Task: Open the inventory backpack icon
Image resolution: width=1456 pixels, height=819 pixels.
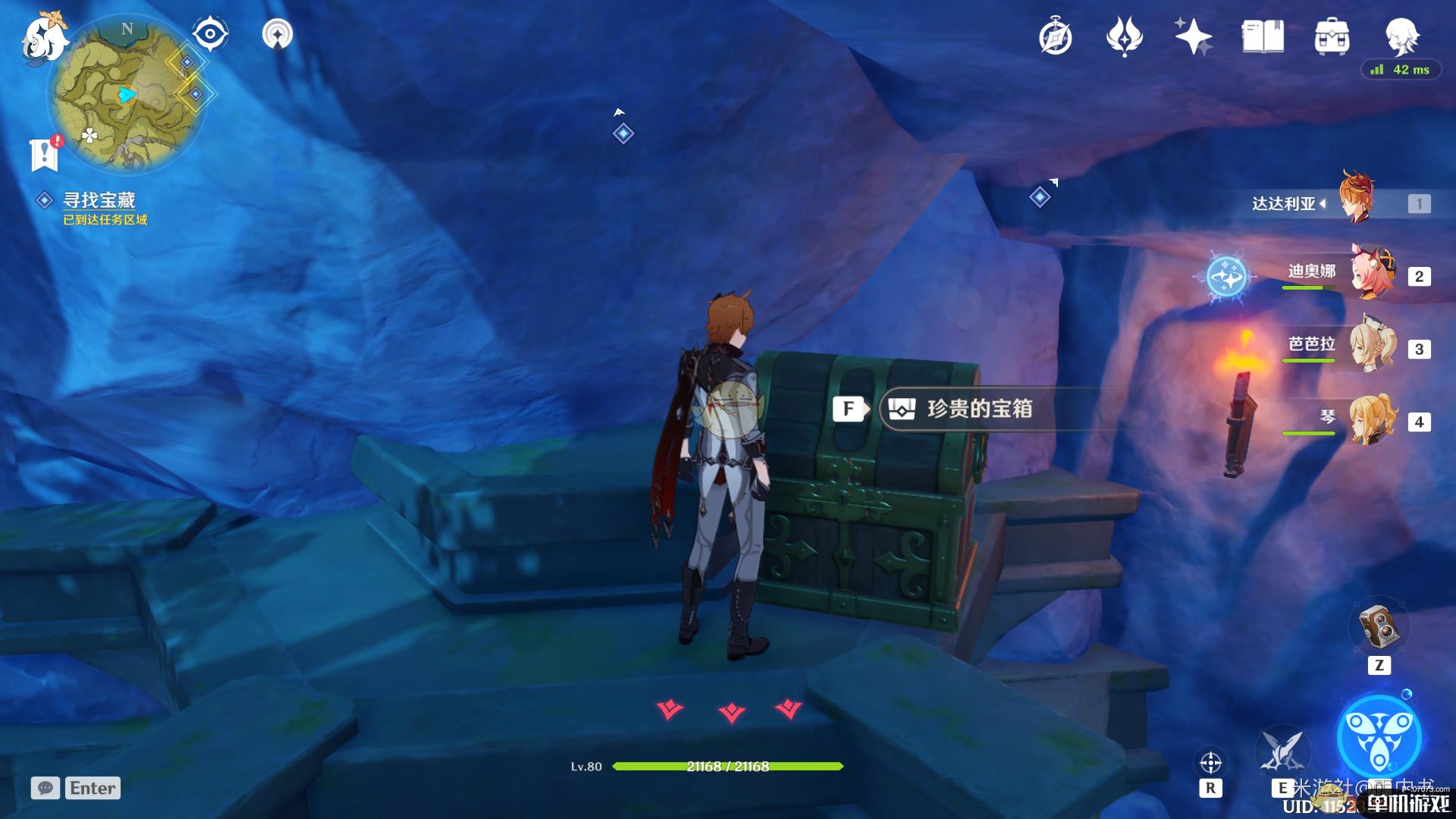Action: [x=1332, y=37]
